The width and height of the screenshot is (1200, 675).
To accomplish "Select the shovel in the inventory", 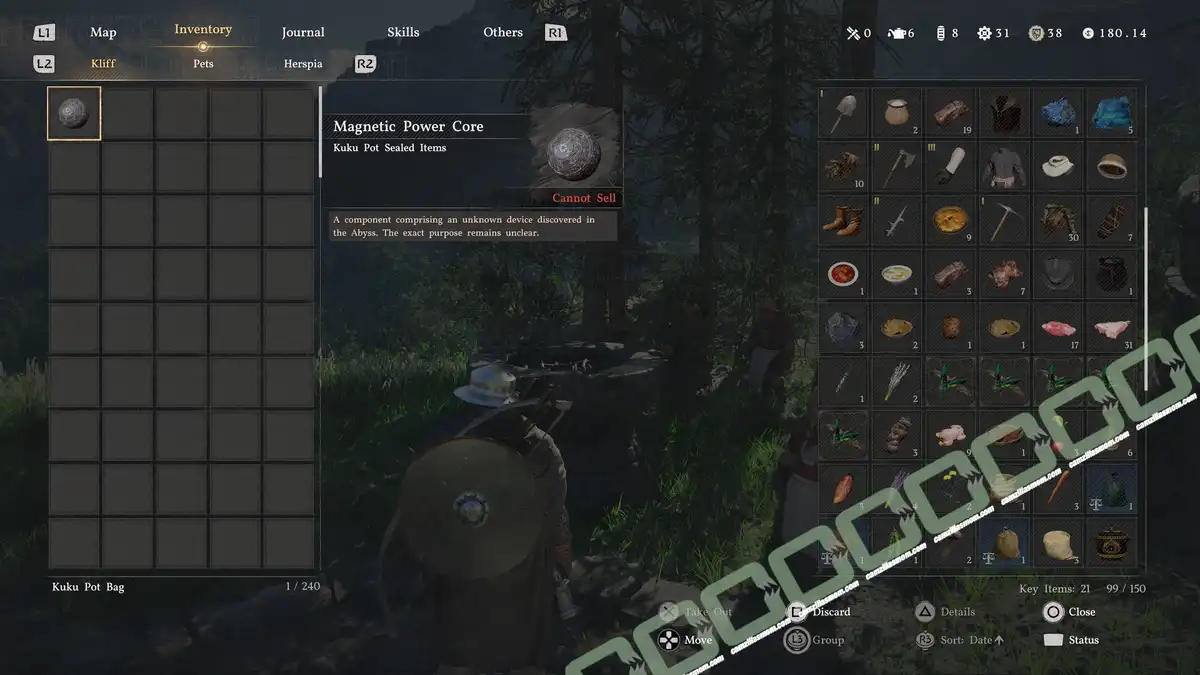I will pyautogui.click(x=844, y=113).
